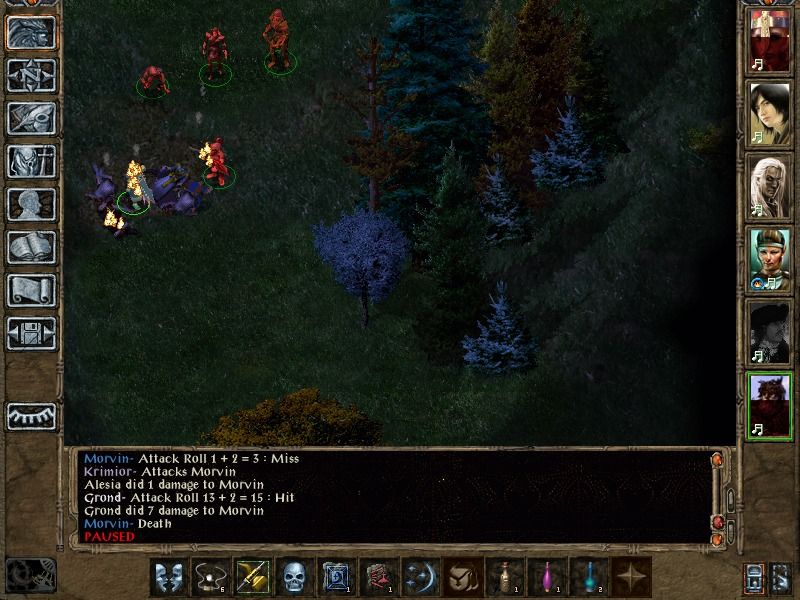This screenshot has width=800, height=600.
Task: Click the four-pointed star action button
Action: coord(630,577)
